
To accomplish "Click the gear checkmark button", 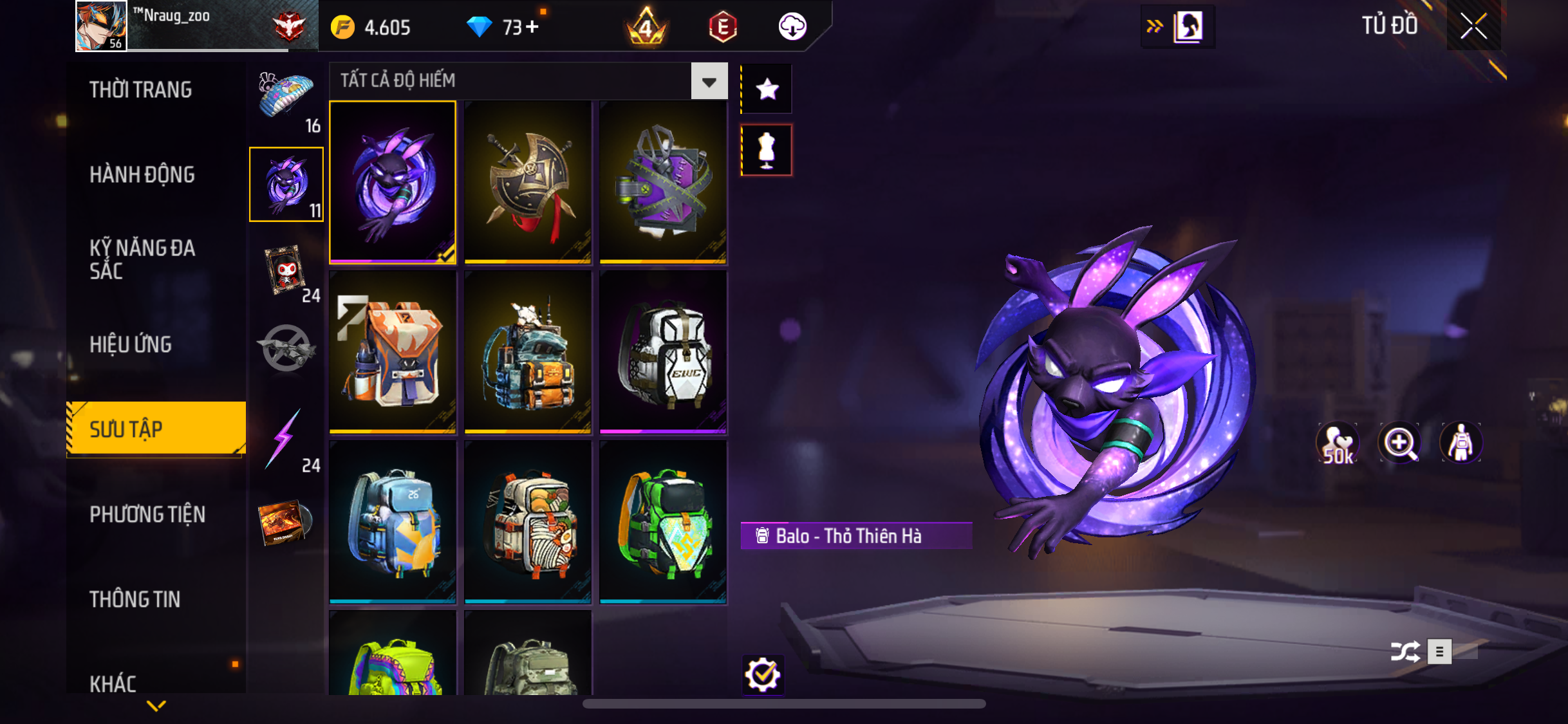I will [763, 674].
